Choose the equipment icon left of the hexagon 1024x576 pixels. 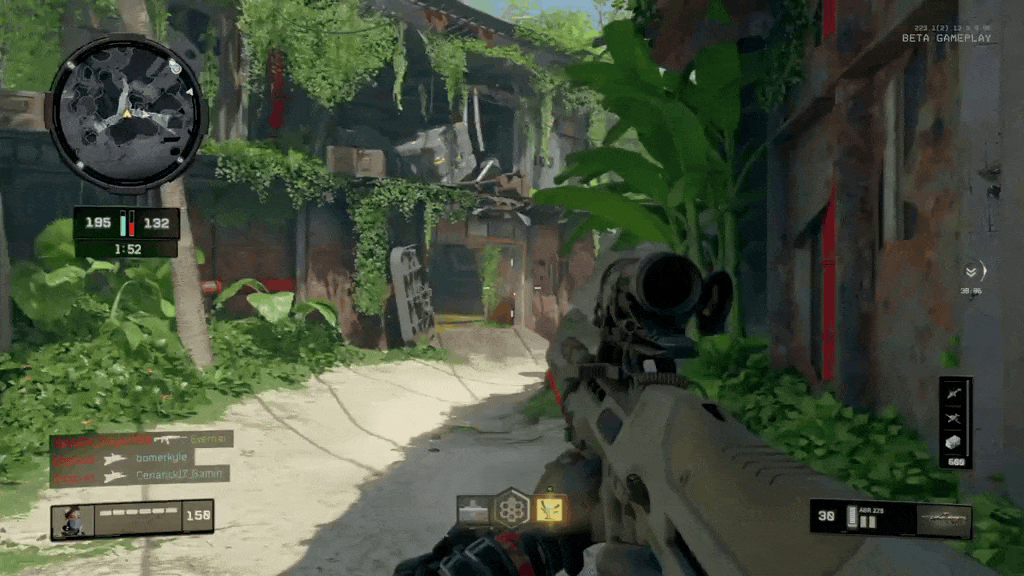pos(473,510)
